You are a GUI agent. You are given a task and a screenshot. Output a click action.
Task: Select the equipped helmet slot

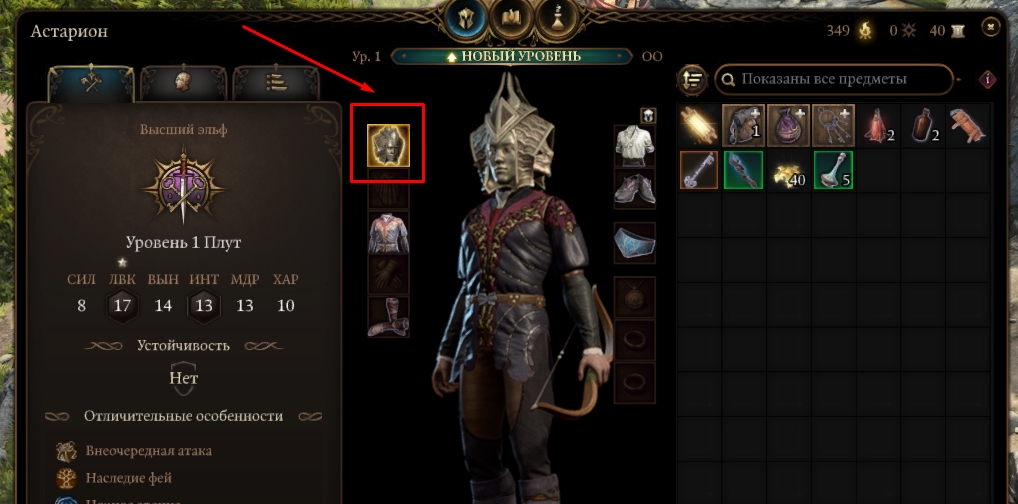click(x=388, y=147)
